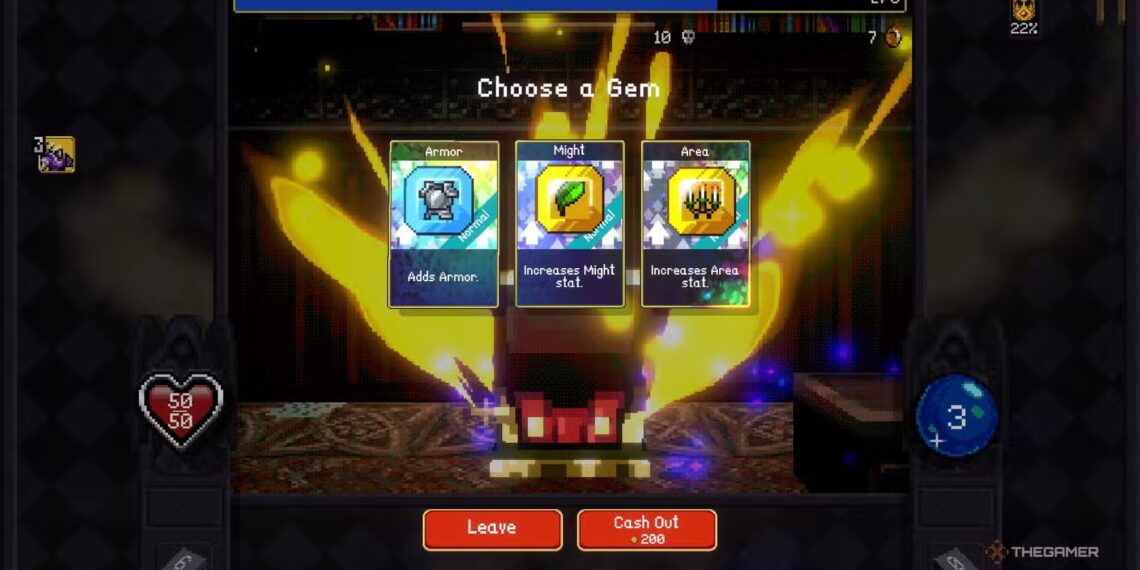Choose the Armor gem card
Viewport: 1140px width, 570px height.
[443, 223]
